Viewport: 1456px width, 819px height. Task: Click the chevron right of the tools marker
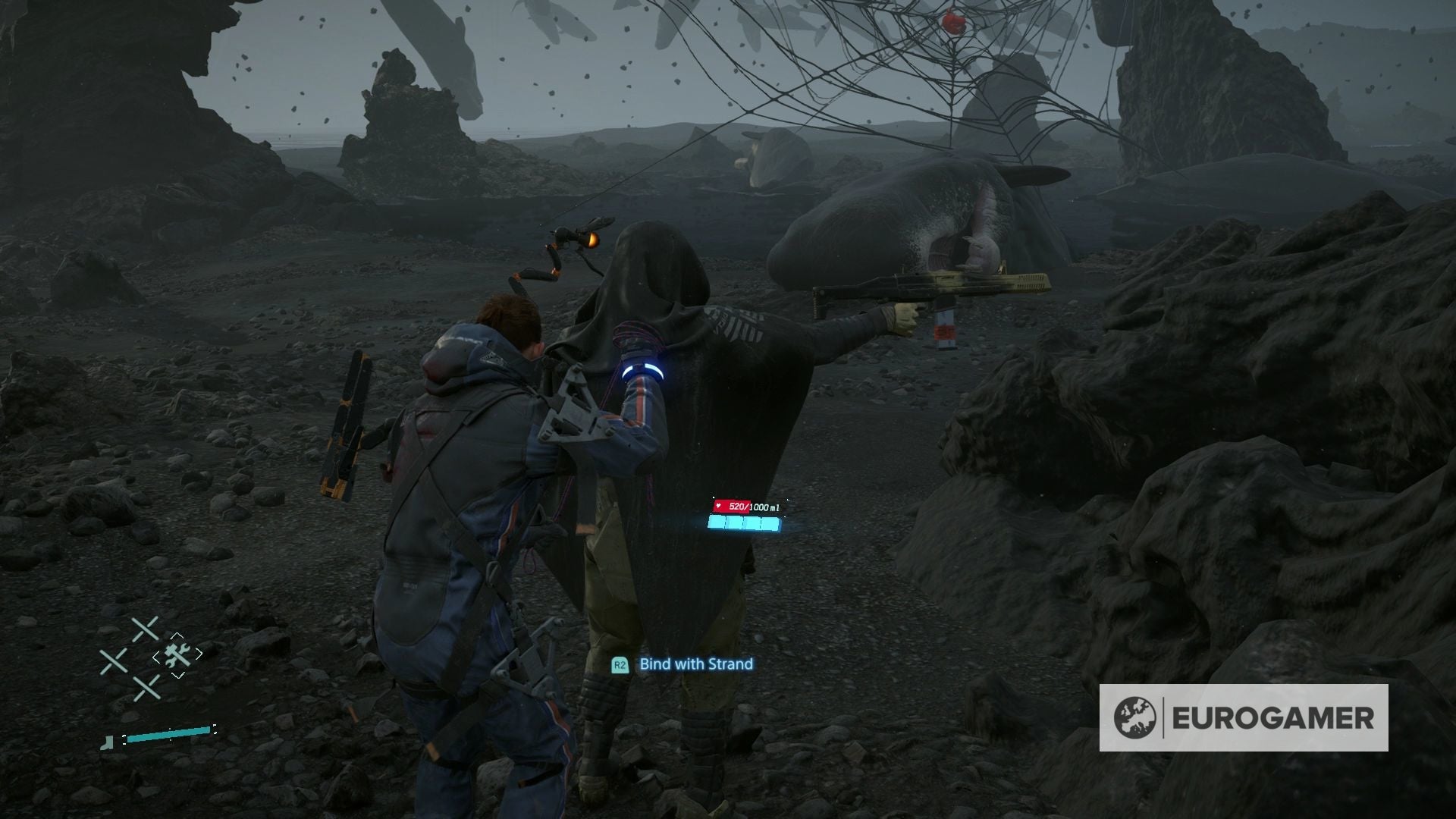point(198,653)
